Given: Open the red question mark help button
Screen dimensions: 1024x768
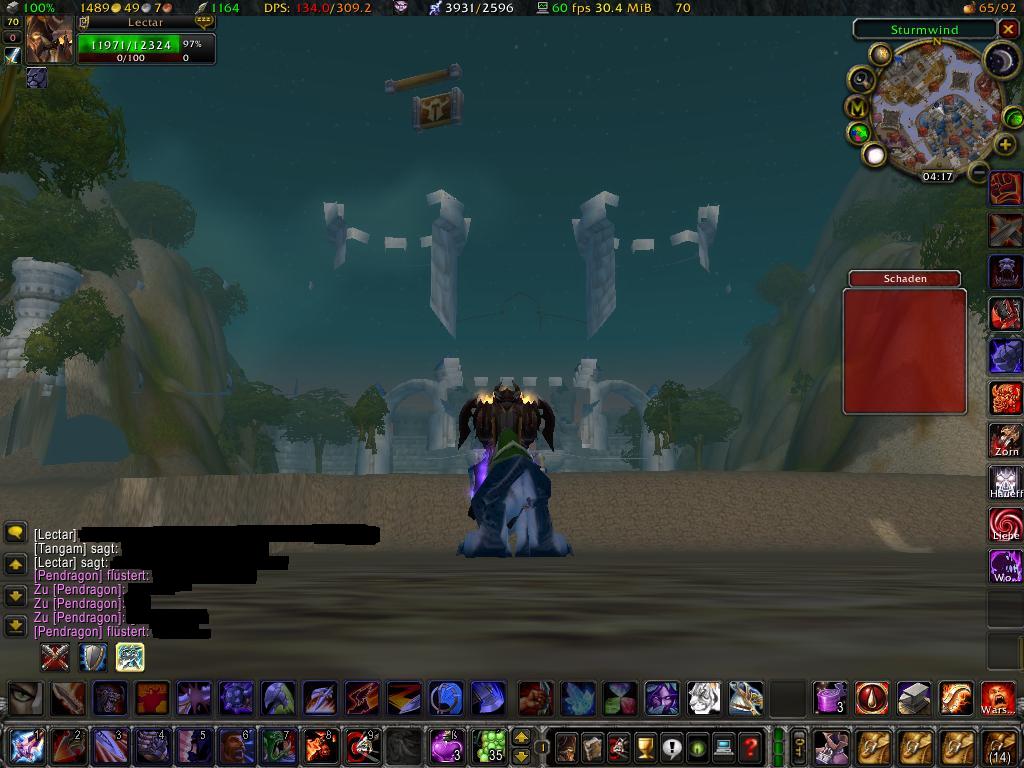Looking at the screenshot, I should (x=749, y=747).
